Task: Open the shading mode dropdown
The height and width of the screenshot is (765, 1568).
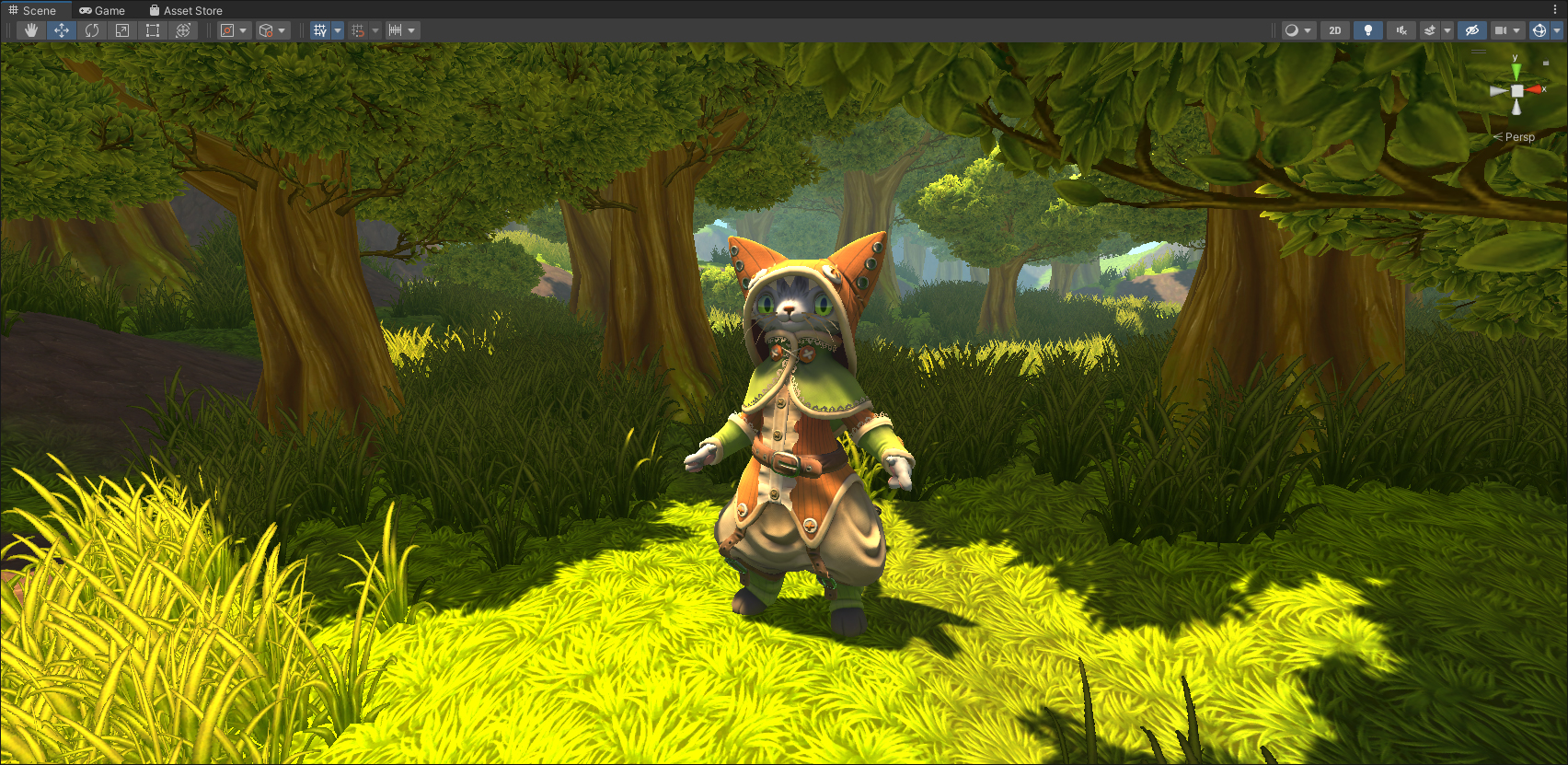Action: 1307,29
